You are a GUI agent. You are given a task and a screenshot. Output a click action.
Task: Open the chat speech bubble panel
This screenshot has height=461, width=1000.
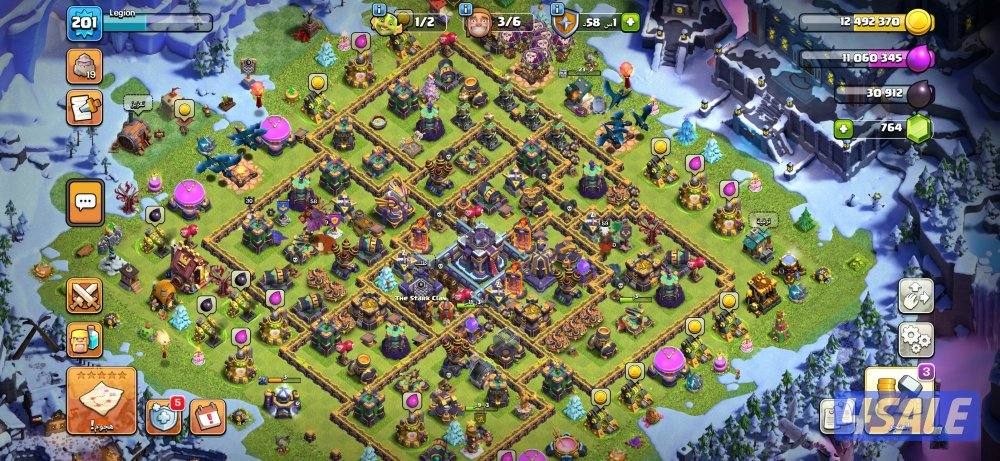point(85,201)
